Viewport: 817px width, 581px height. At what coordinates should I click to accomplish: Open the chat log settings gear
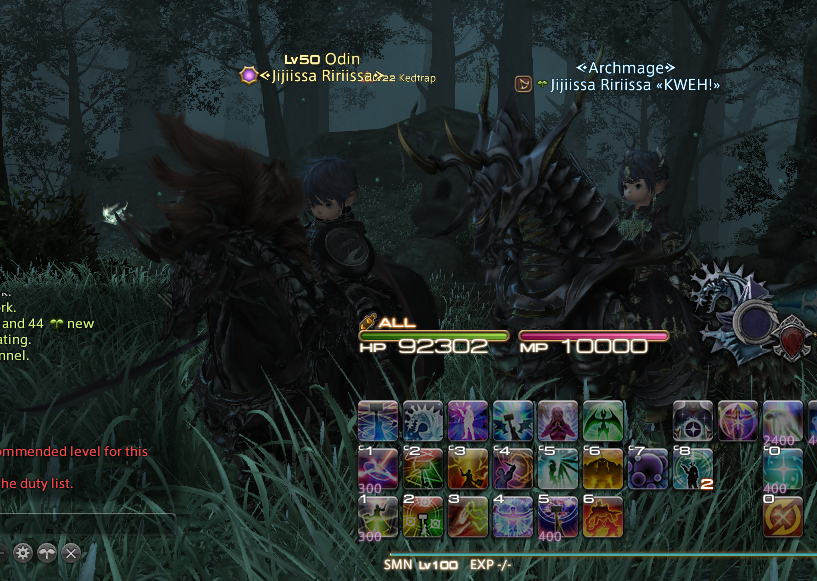pos(21,552)
